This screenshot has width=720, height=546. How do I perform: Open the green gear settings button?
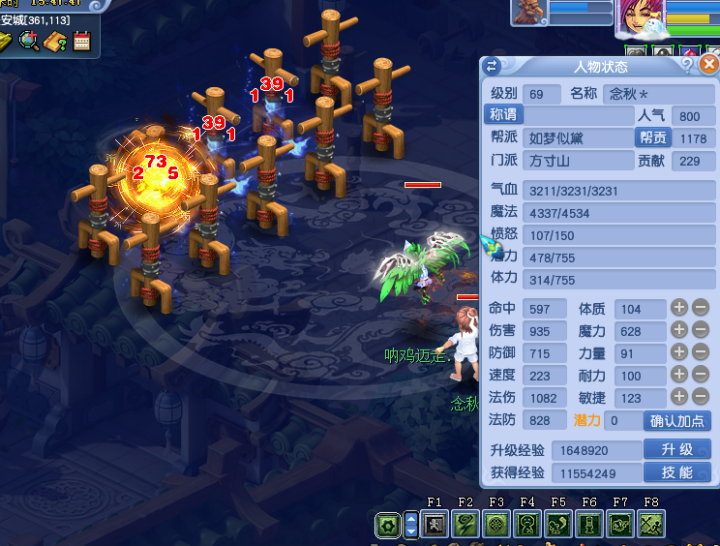388,524
